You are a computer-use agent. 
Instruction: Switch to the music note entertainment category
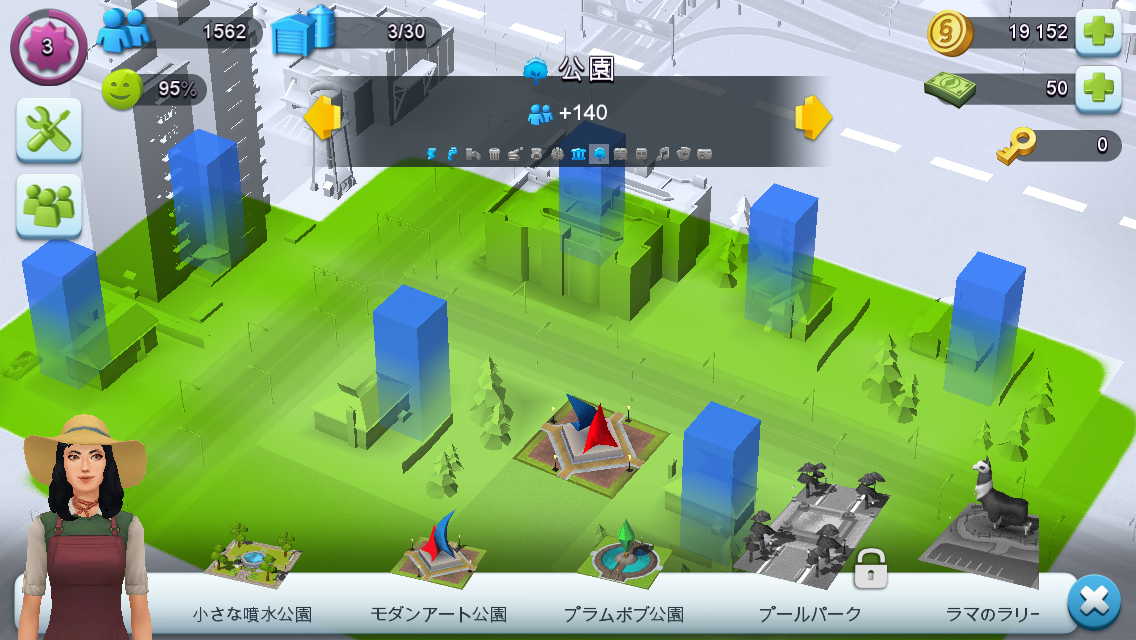pos(662,154)
